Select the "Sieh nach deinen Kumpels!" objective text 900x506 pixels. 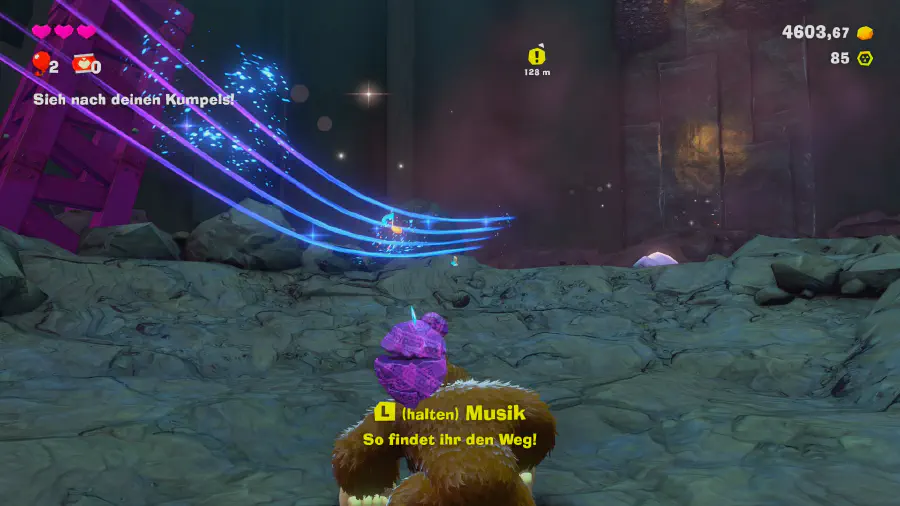(x=133, y=99)
